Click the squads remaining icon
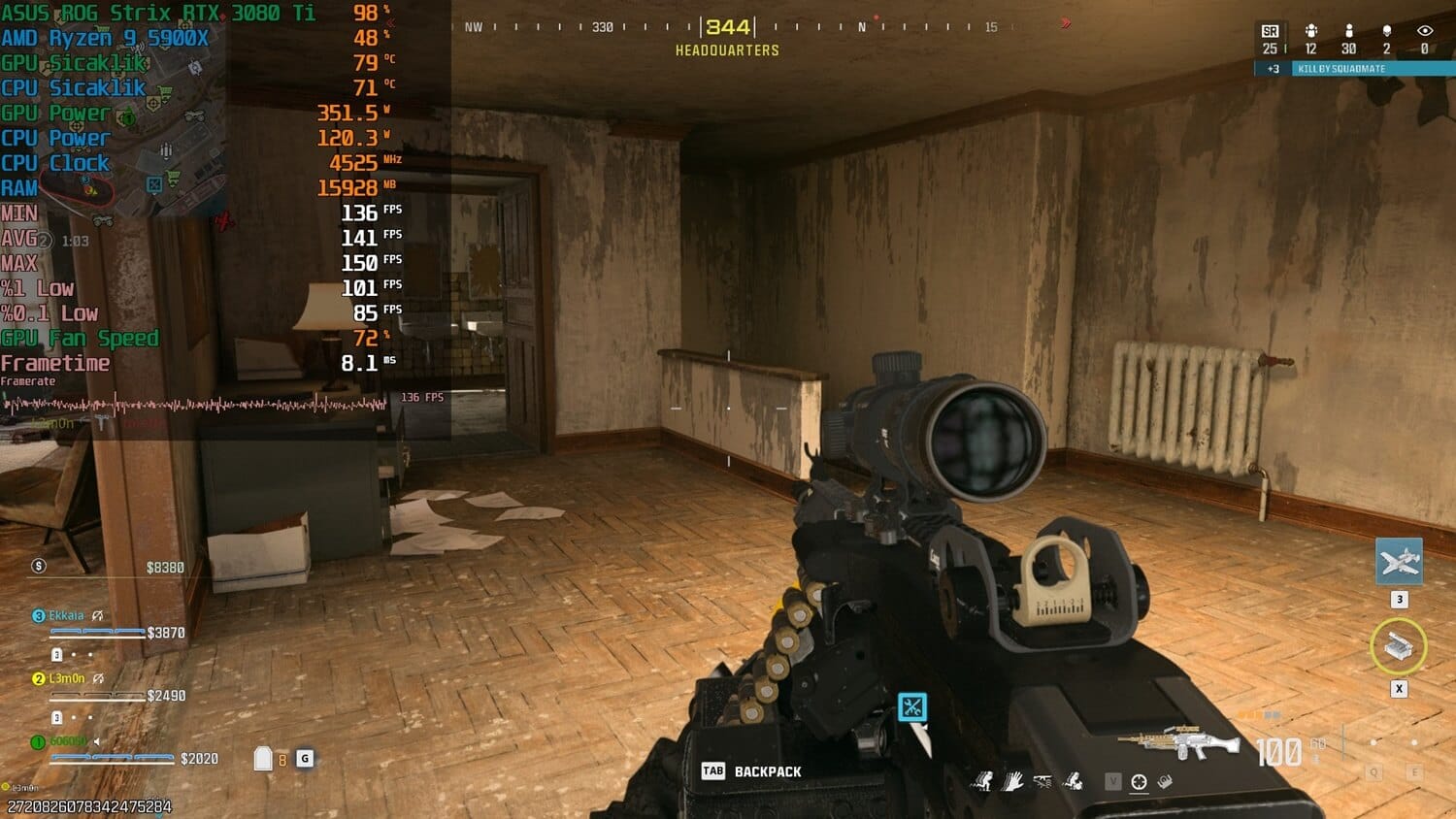The width and height of the screenshot is (1456, 819). click(x=1310, y=32)
